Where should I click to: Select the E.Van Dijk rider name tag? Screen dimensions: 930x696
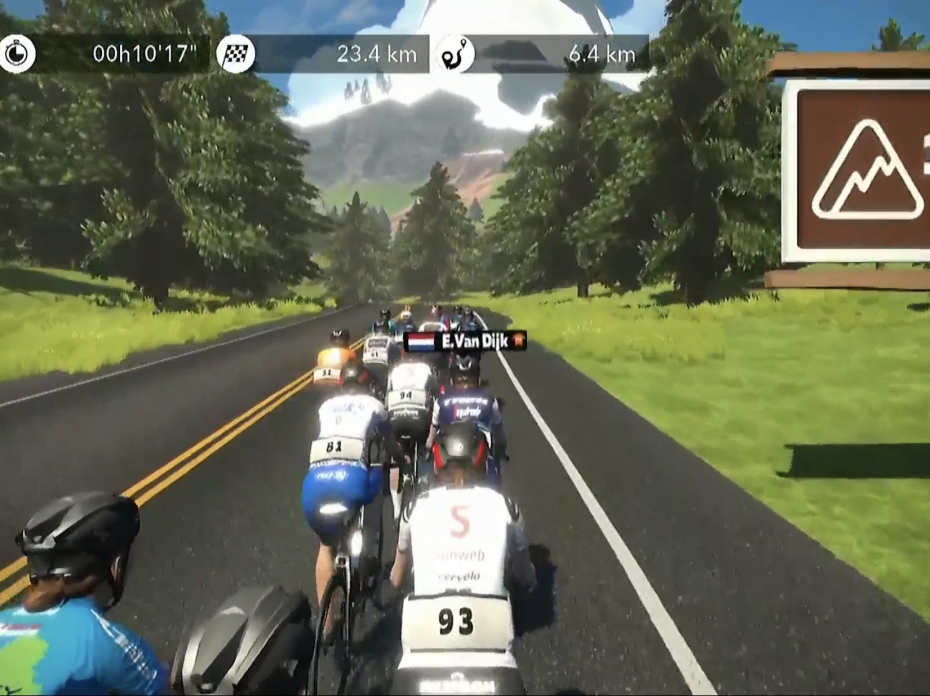point(465,342)
